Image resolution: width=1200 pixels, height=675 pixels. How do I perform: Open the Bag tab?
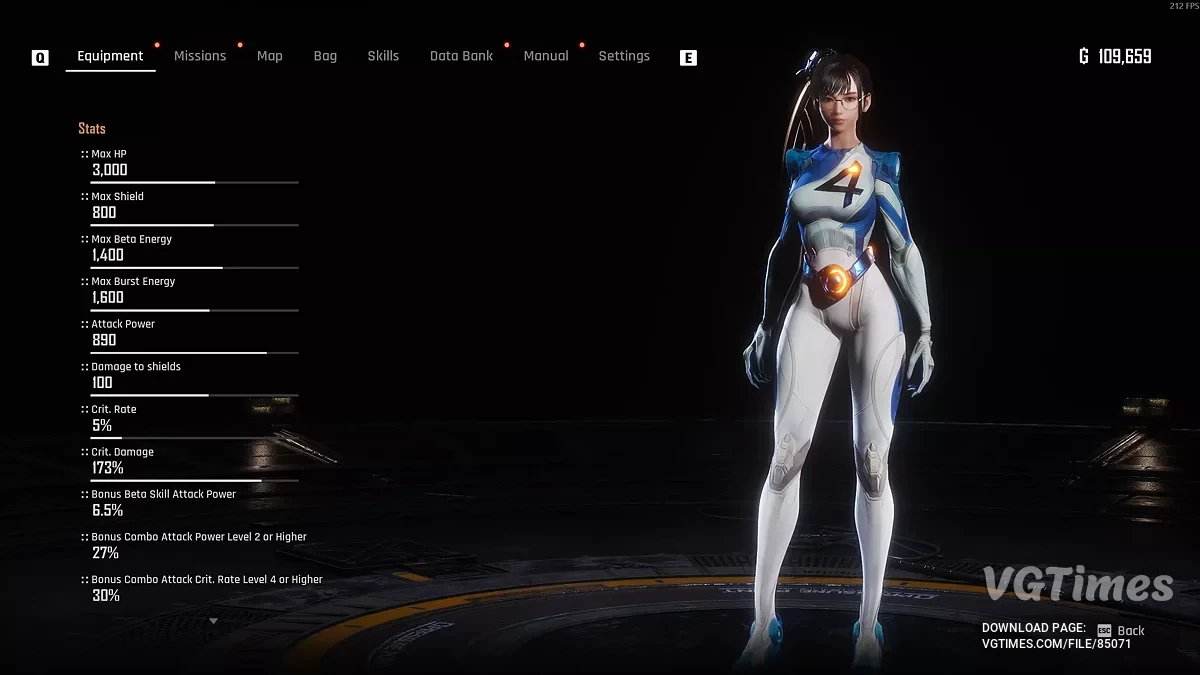325,56
